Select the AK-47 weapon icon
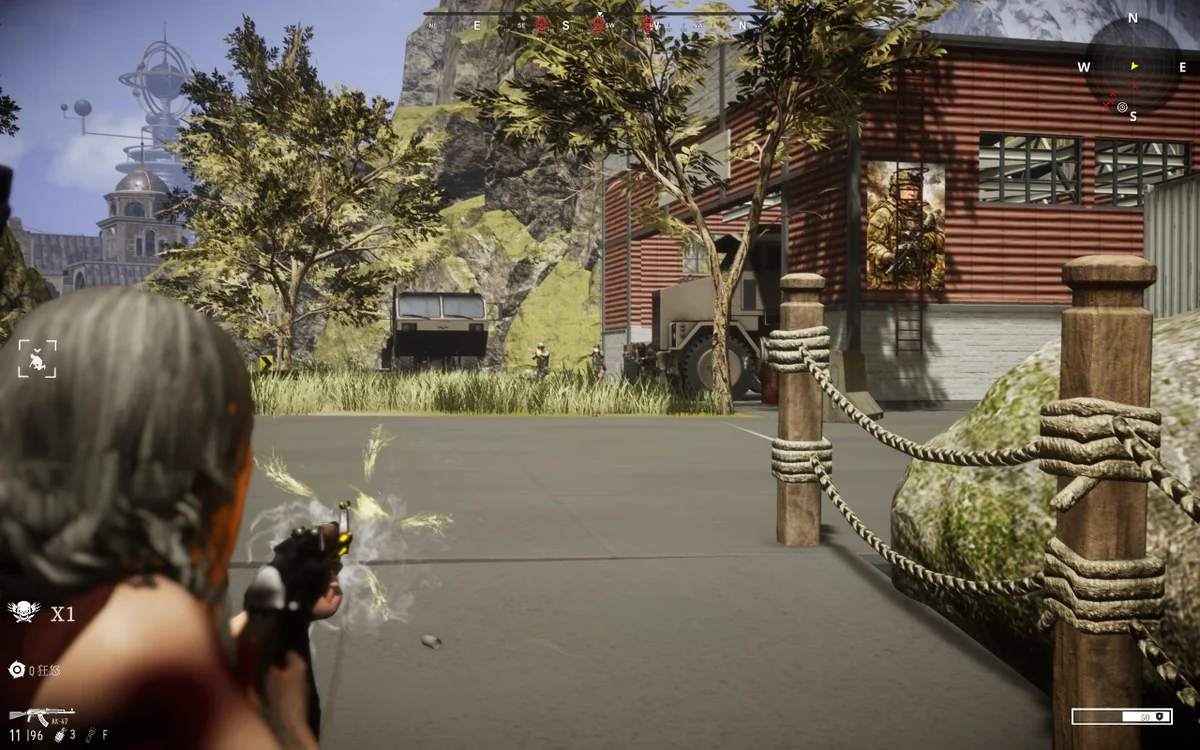 point(41,716)
